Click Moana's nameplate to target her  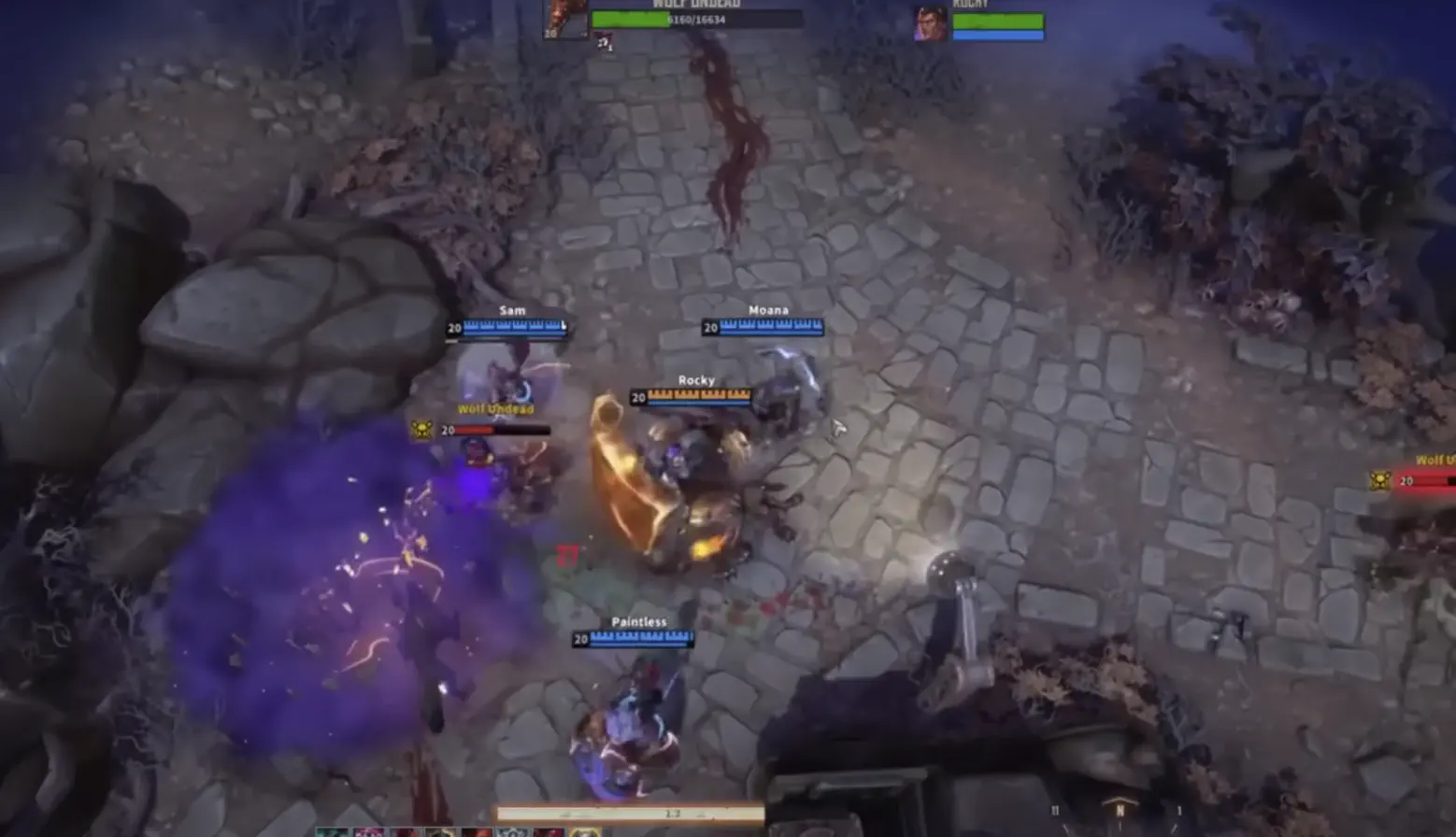(x=768, y=309)
